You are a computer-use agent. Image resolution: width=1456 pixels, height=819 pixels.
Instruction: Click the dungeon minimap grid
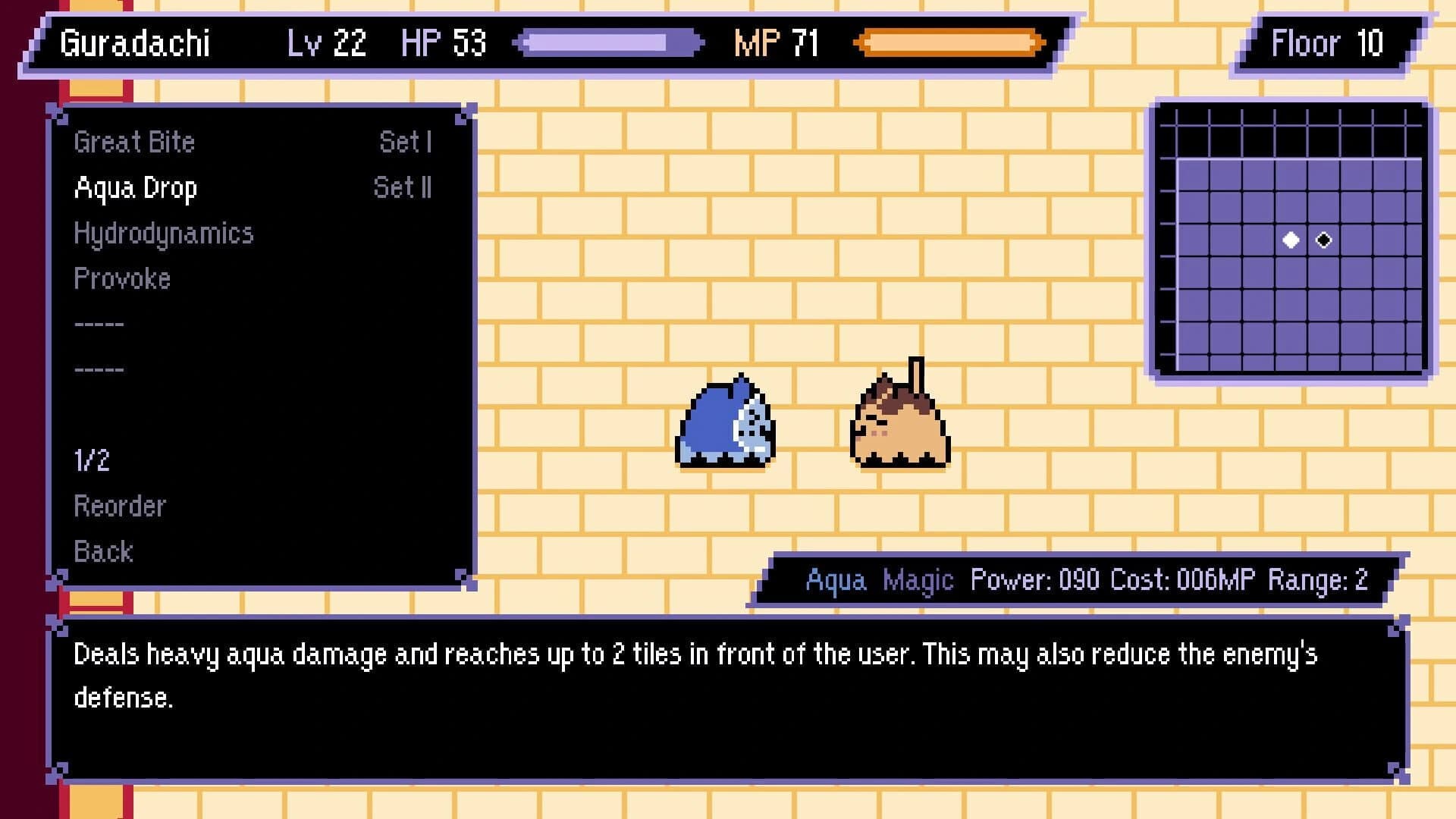pos(1291,240)
